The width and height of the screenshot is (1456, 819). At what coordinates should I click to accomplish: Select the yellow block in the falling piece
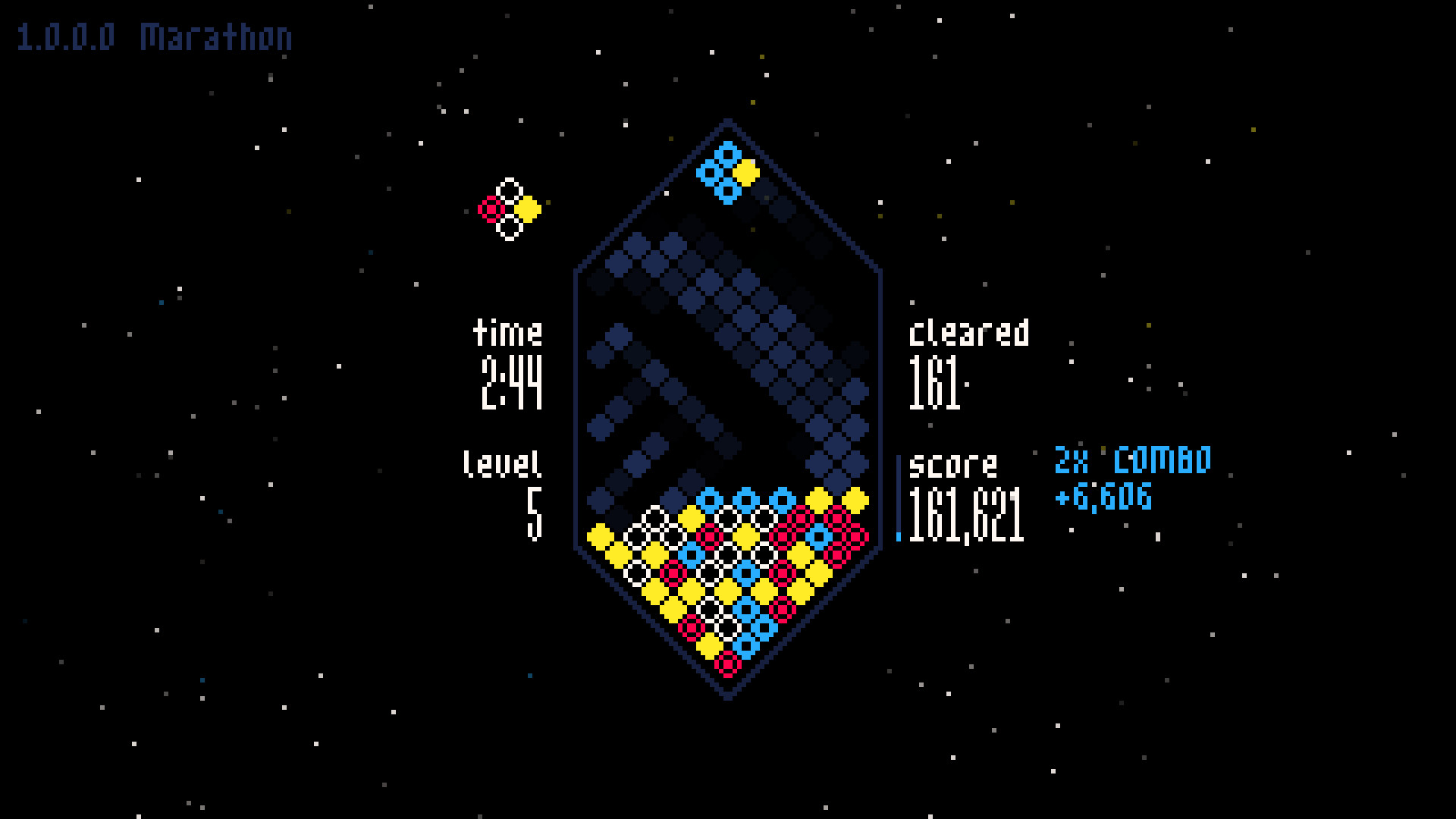748,173
